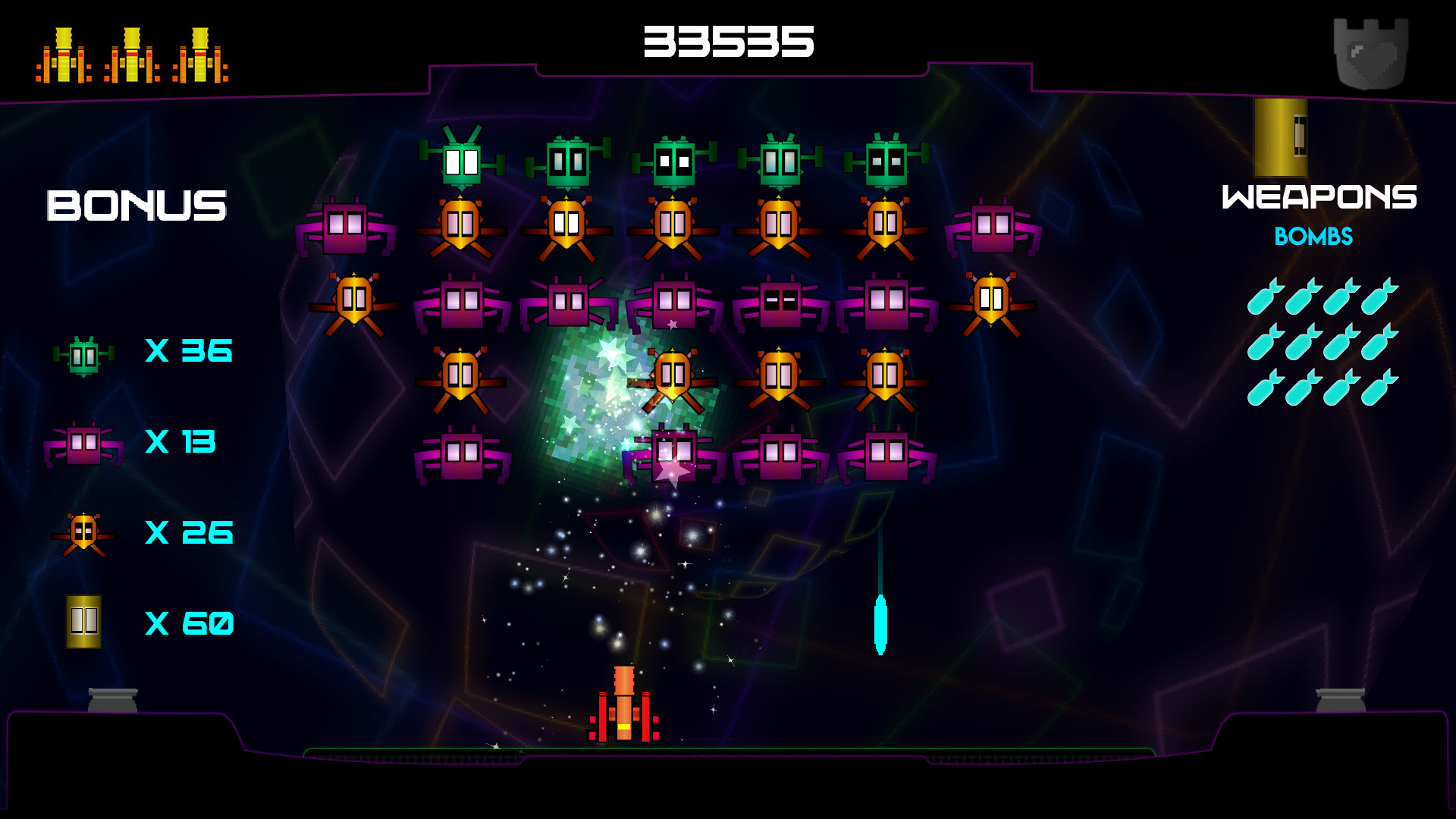Open the x 60 bonus counter entry
Screen dimensions: 1456x819
pos(189,624)
